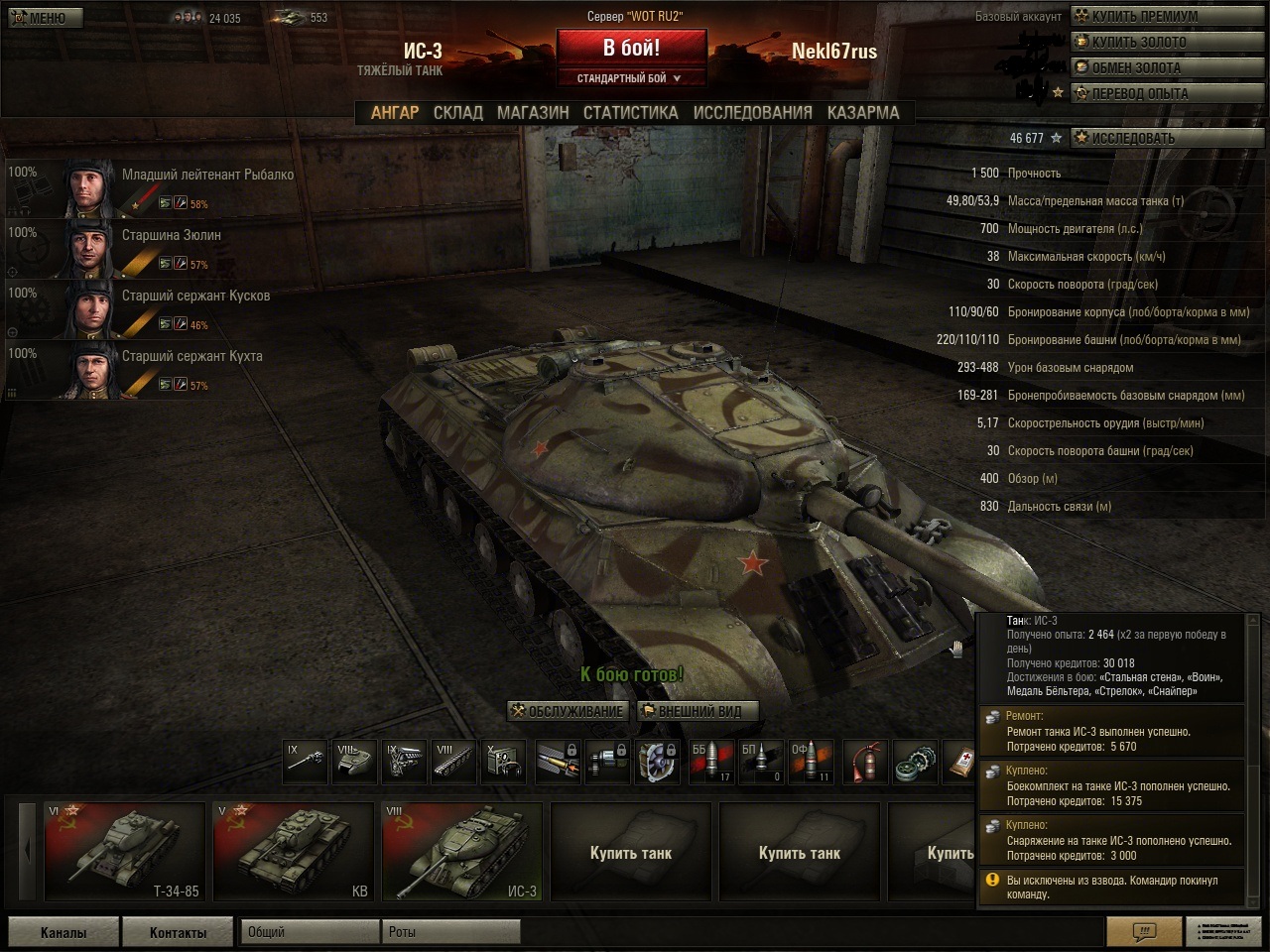The height and width of the screenshot is (952, 1270).
Task: Switch to the СКЛАД tab
Action: [457, 113]
